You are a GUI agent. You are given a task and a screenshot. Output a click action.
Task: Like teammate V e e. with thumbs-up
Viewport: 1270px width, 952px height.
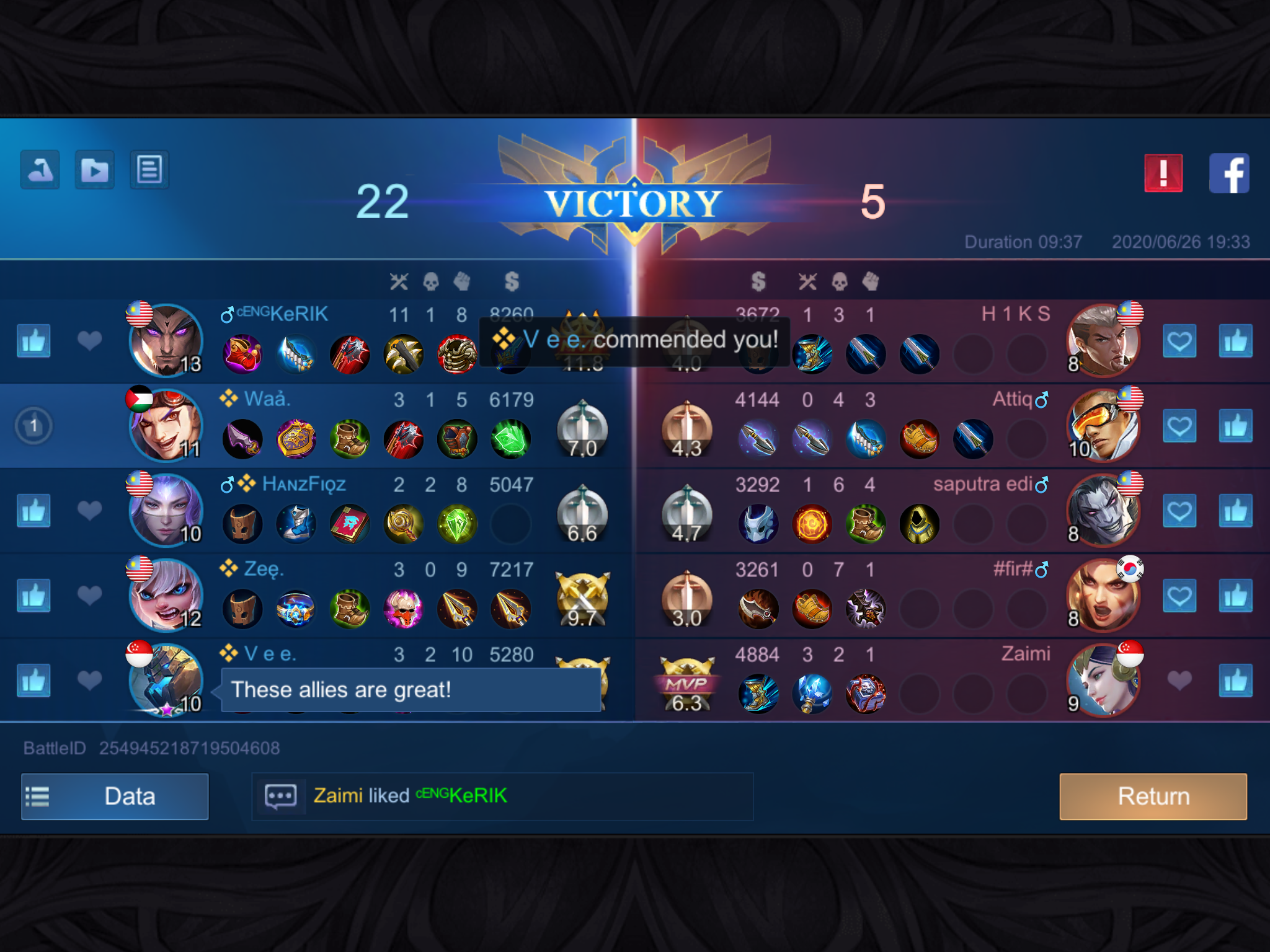33,681
